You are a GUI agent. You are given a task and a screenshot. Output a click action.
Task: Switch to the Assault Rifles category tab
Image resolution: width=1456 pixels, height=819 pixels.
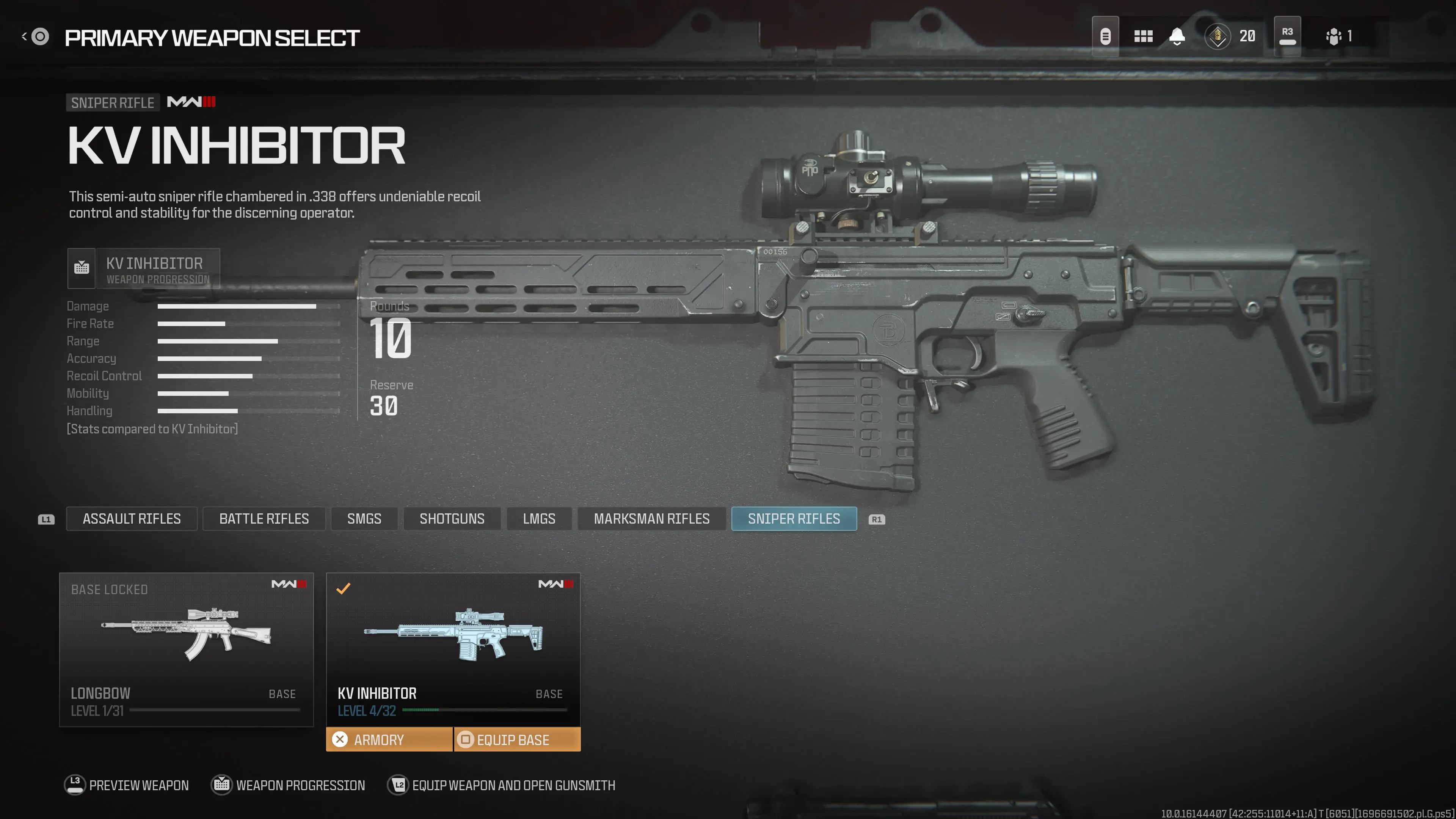coord(132,518)
